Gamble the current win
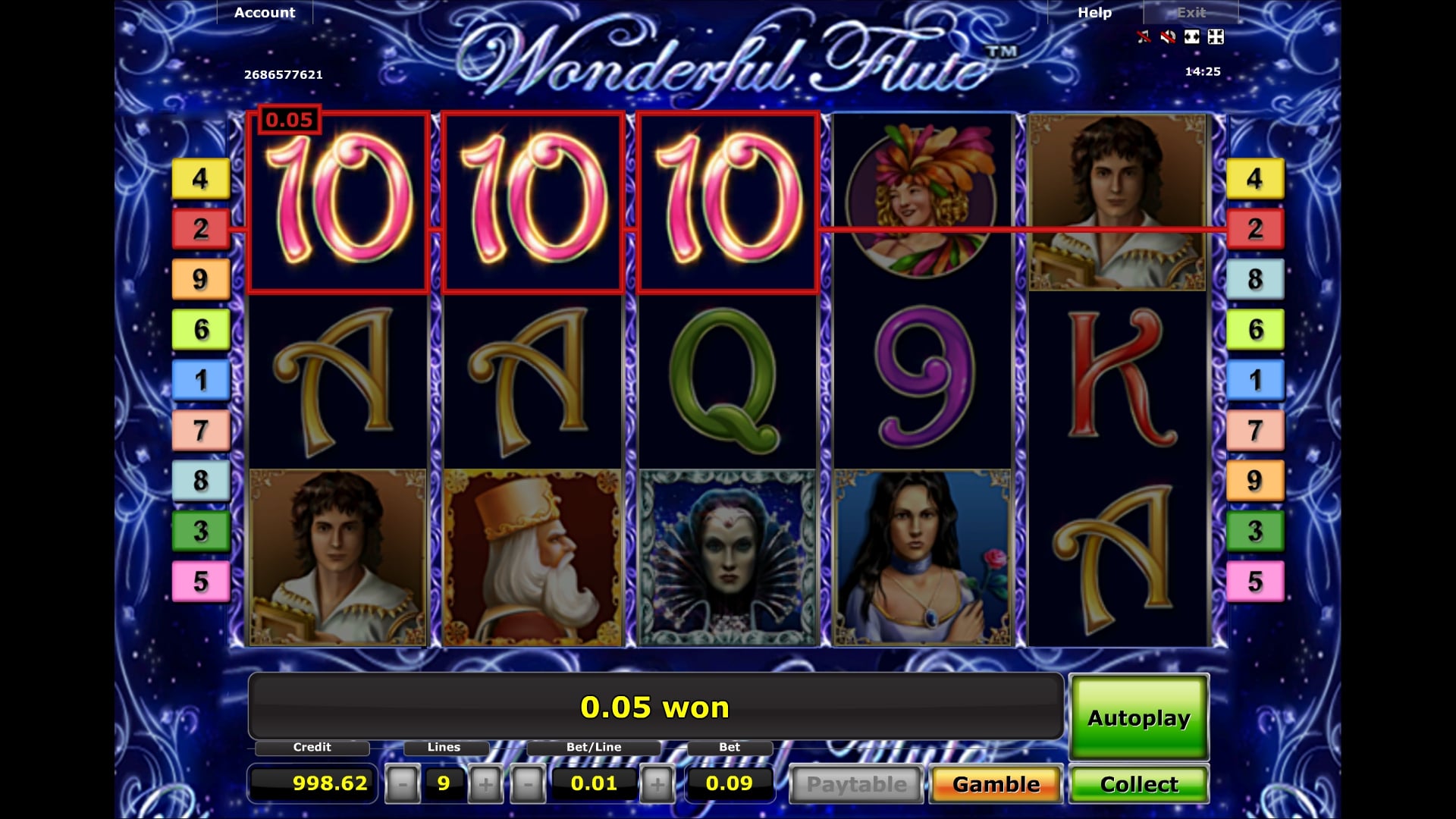This screenshot has width=1456, height=819. click(996, 784)
